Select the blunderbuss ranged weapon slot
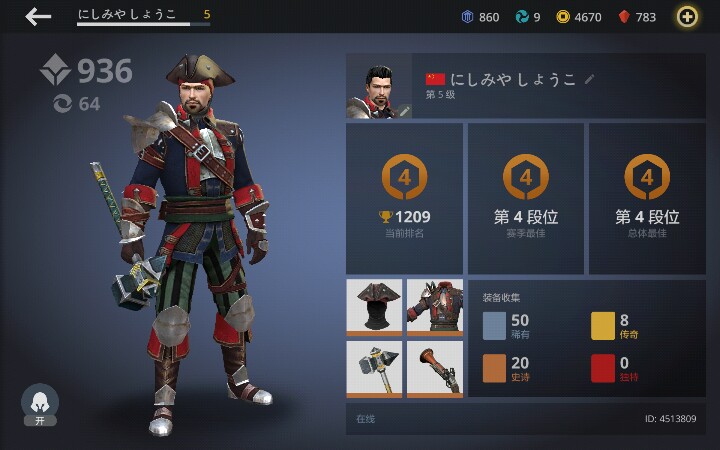This screenshot has width=720, height=450. point(435,369)
